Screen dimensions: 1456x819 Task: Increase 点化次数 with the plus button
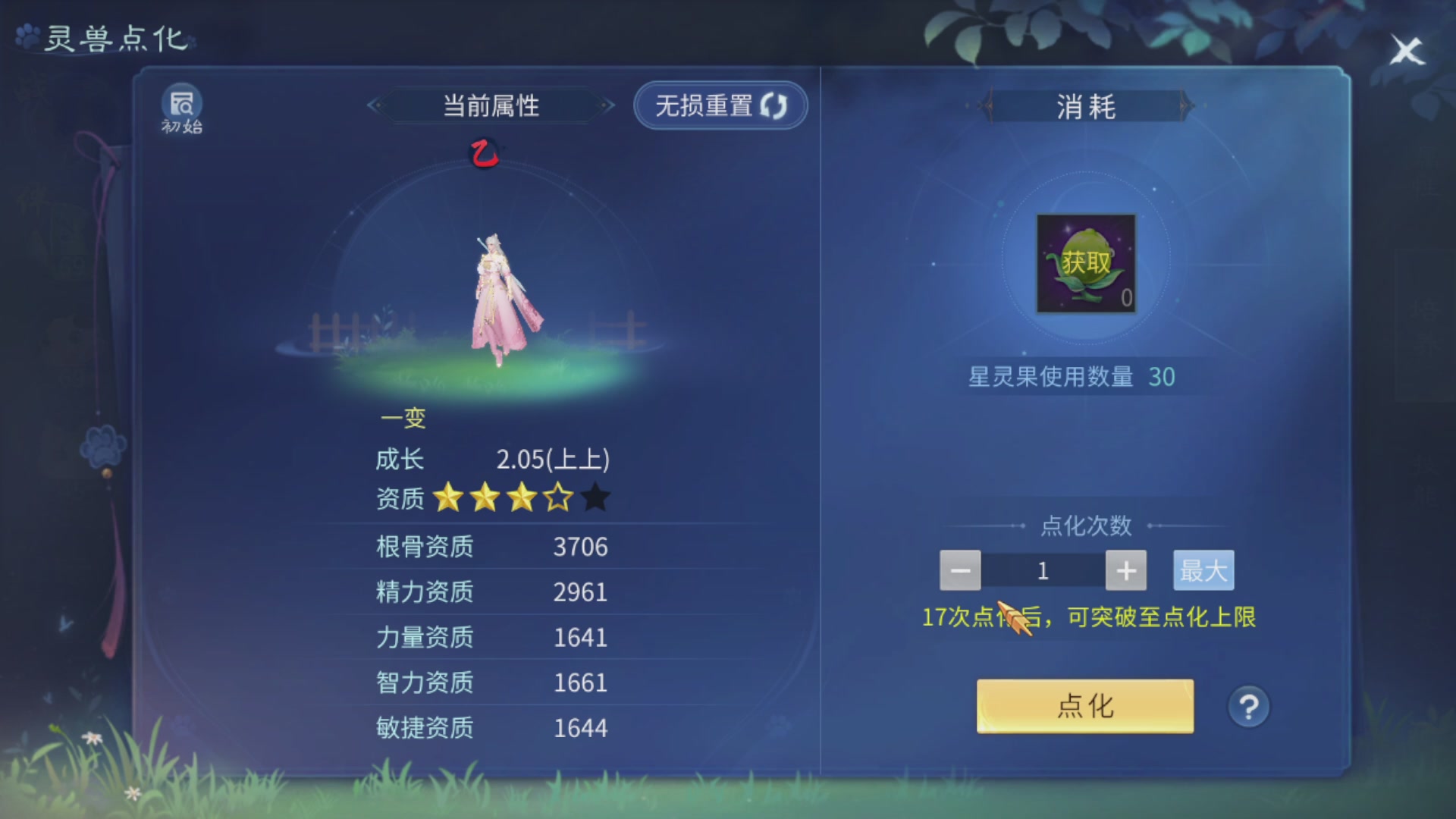(1125, 570)
